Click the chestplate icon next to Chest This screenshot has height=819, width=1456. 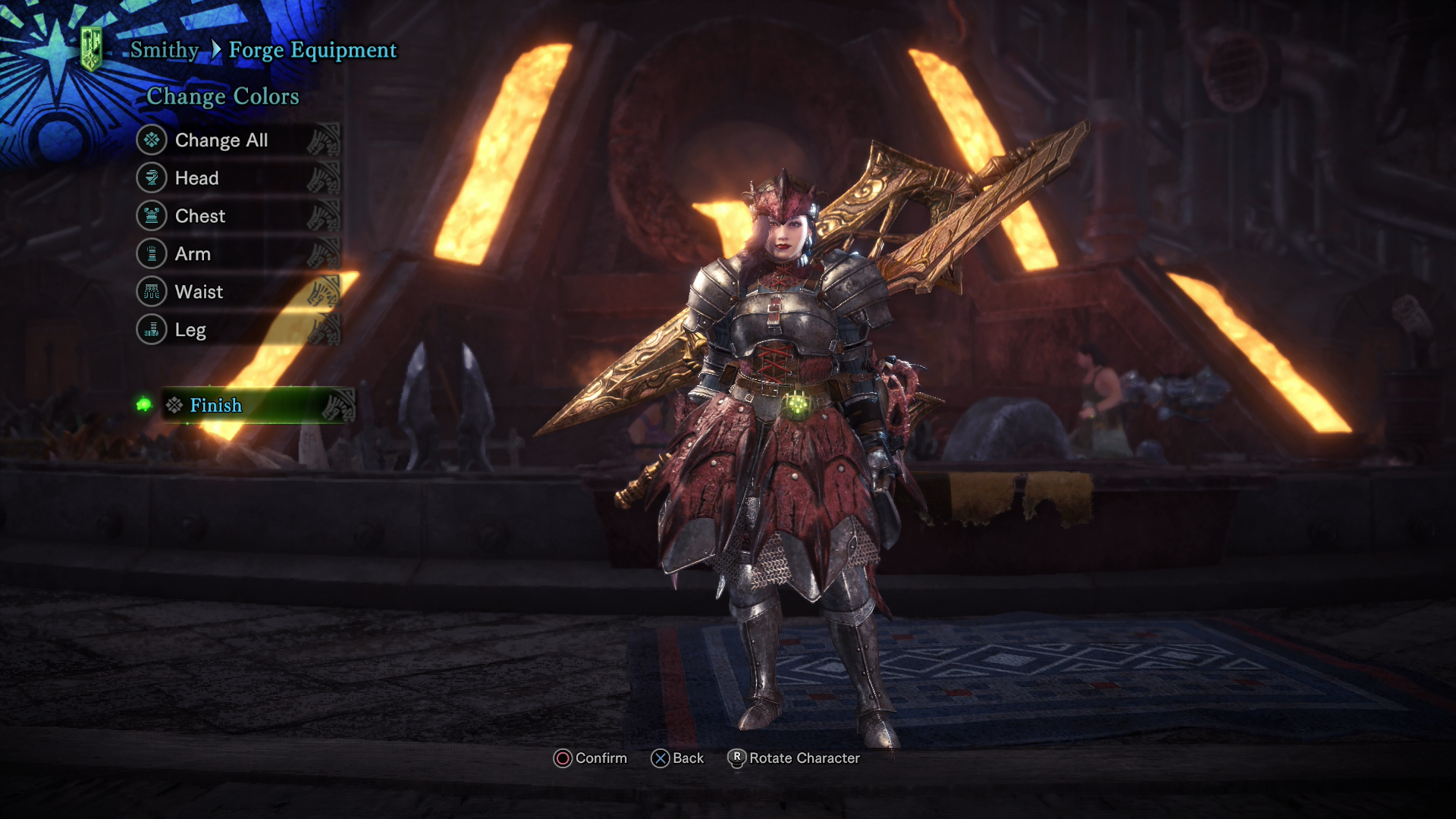pyautogui.click(x=151, y=216)
